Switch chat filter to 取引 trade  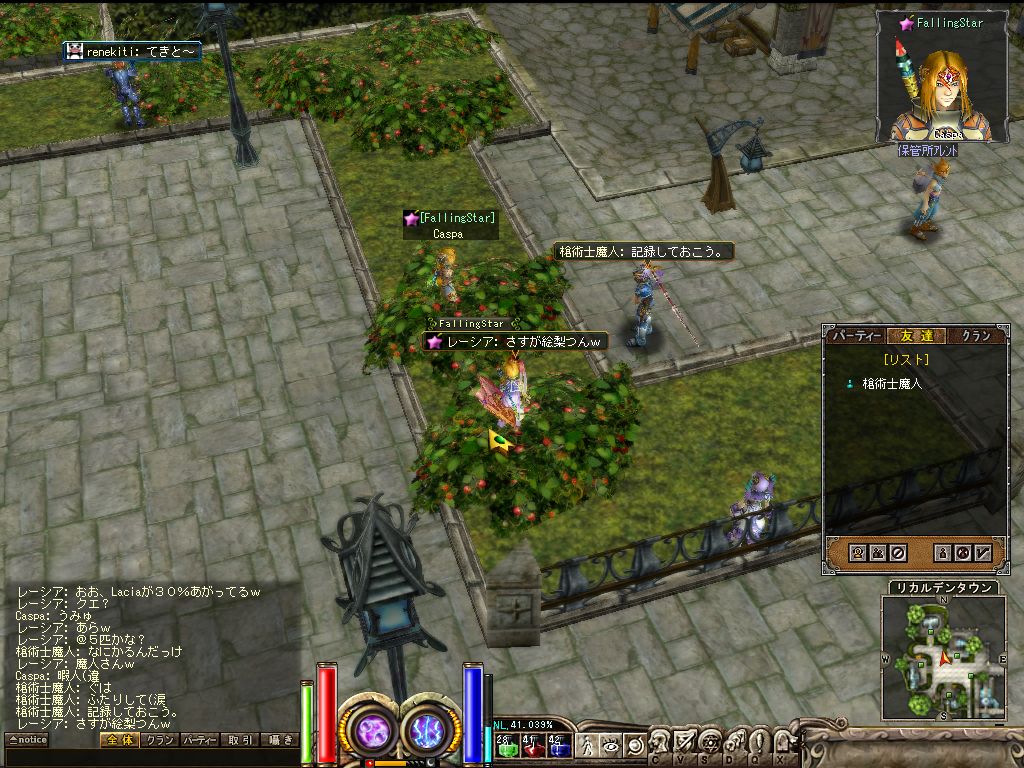point(240,740)
